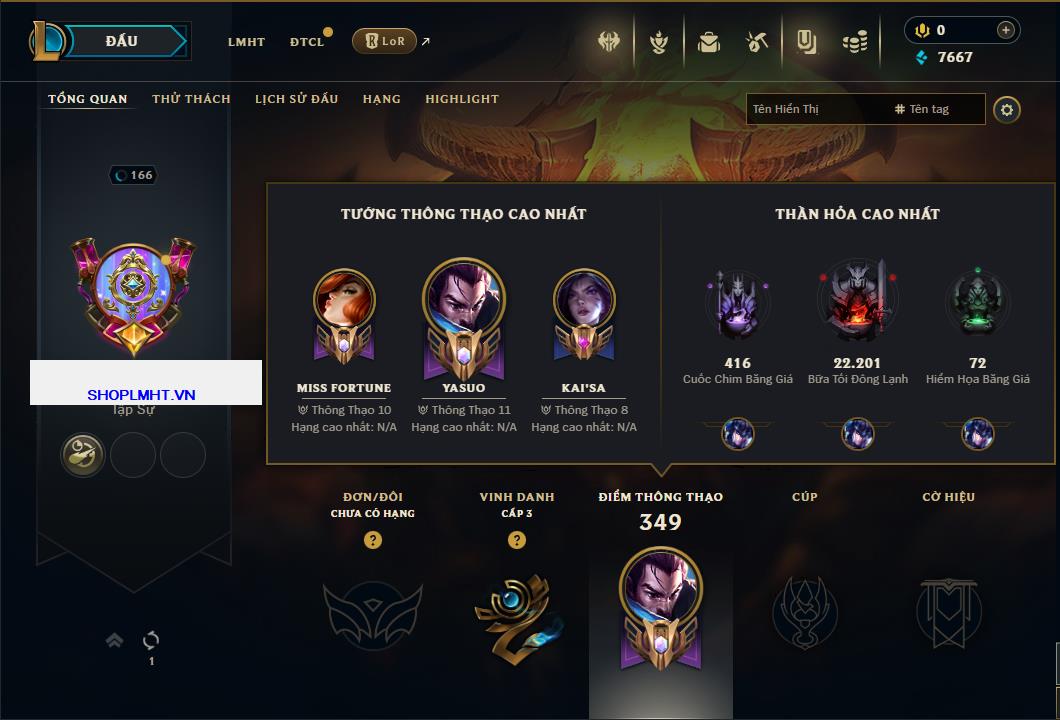1060x720 pixels.
Task: Open the Highlight tab
Action: (461, 99)
